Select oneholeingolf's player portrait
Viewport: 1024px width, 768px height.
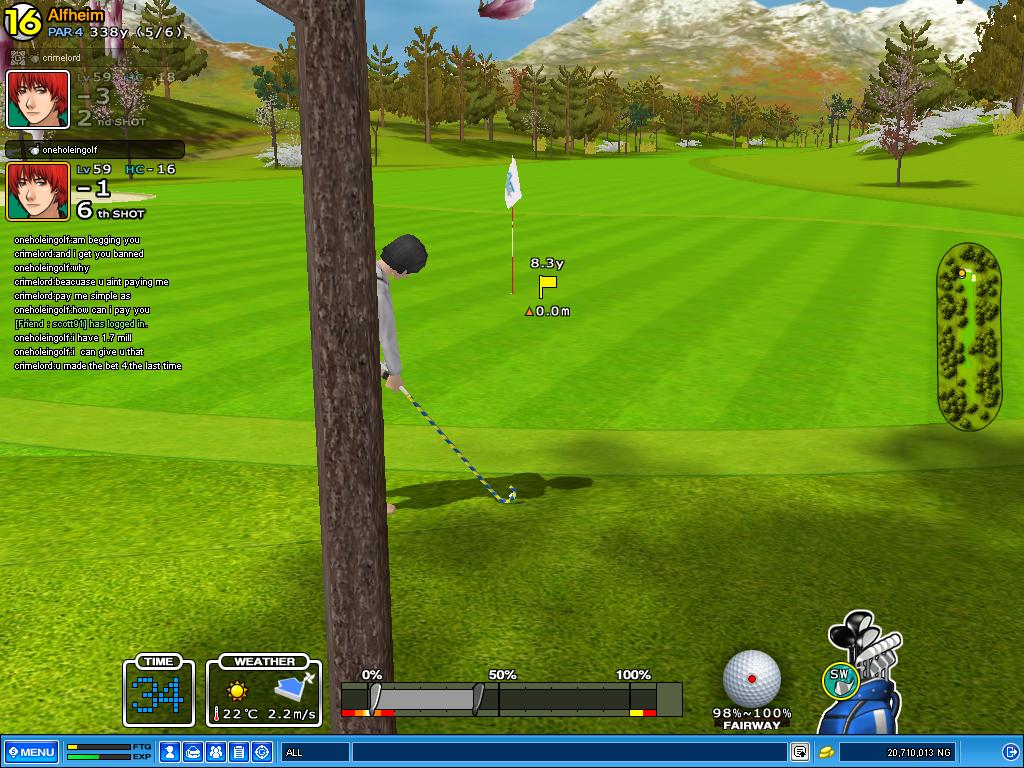38,191
